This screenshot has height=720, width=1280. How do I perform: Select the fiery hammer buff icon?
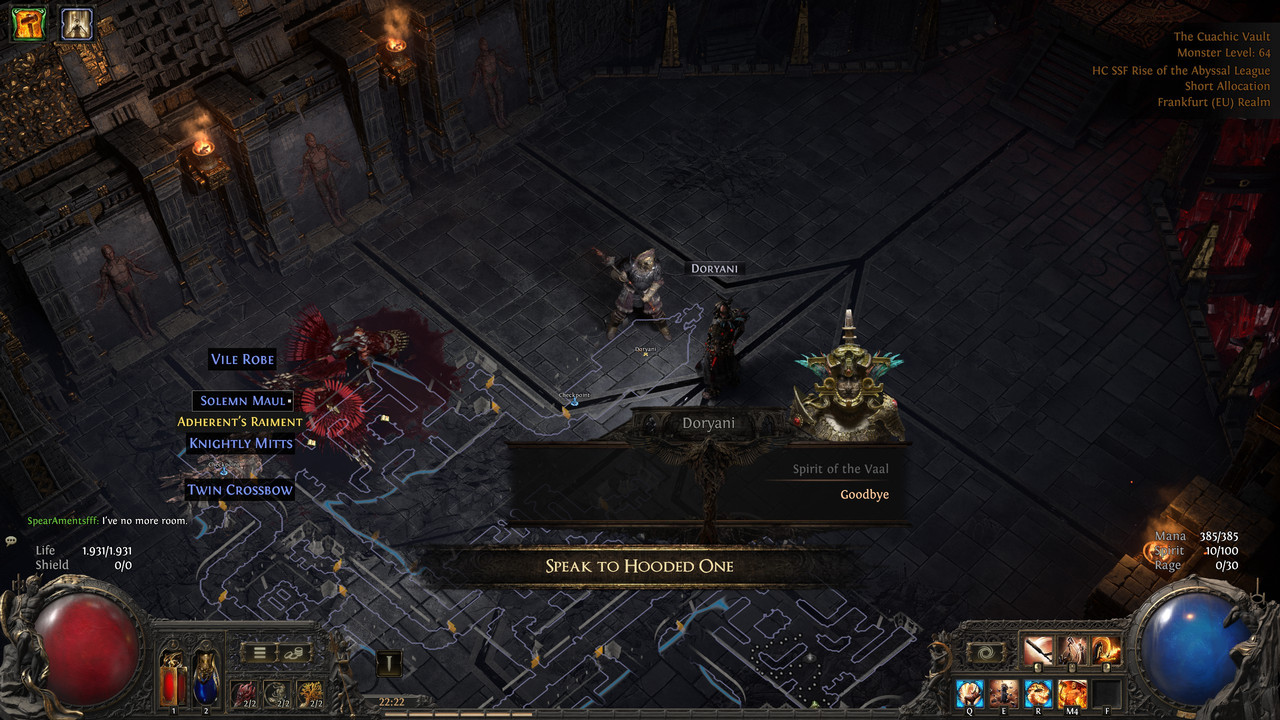[28, 23]
